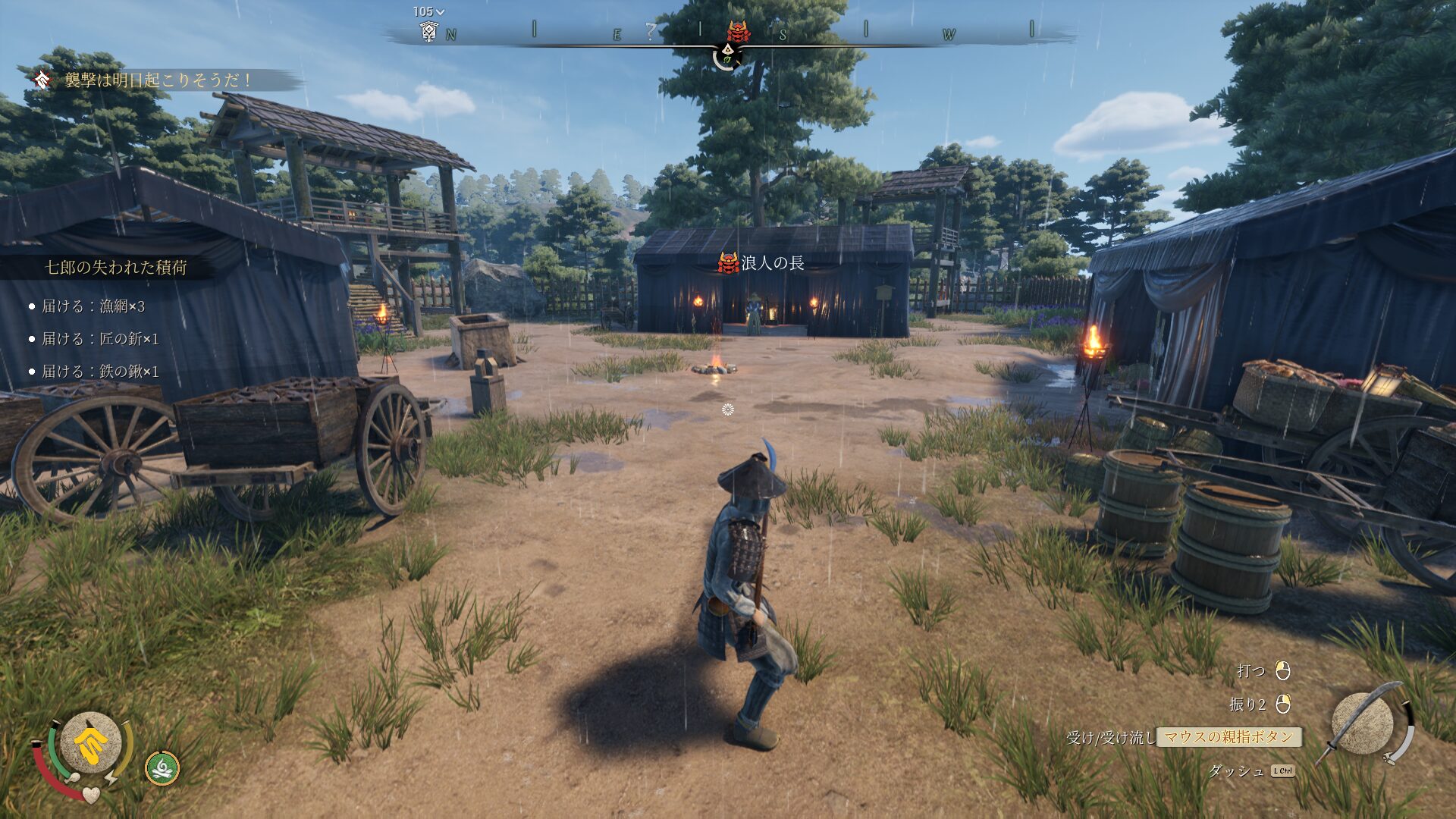Expand the level 105 dropdown arrow
The height and width of the screenshot is (819, 1456).
(441, 12)
